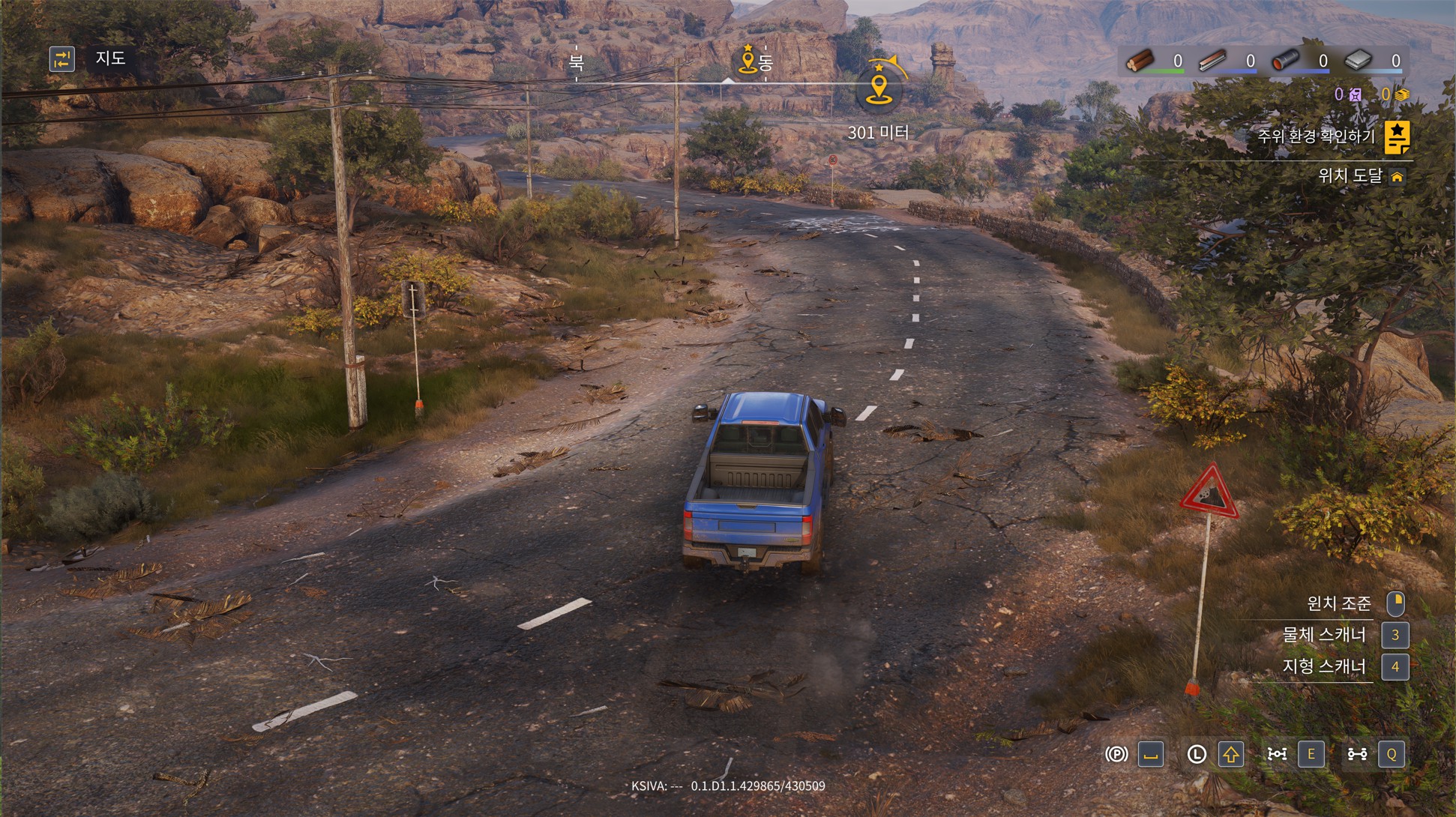
Task: Select the concrete slab resource icon
Action: [1358, 61]
